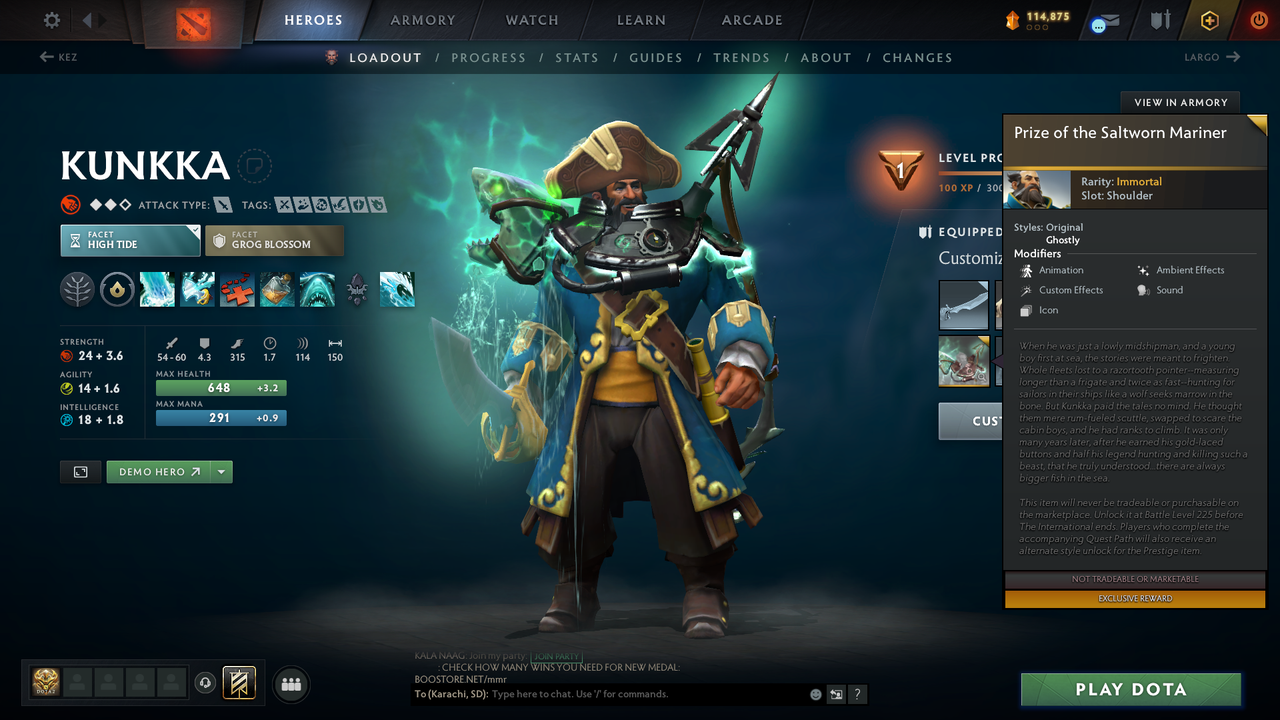
Task: Click the Dota Plus hexagon icon
Action: coord(1209,20)
